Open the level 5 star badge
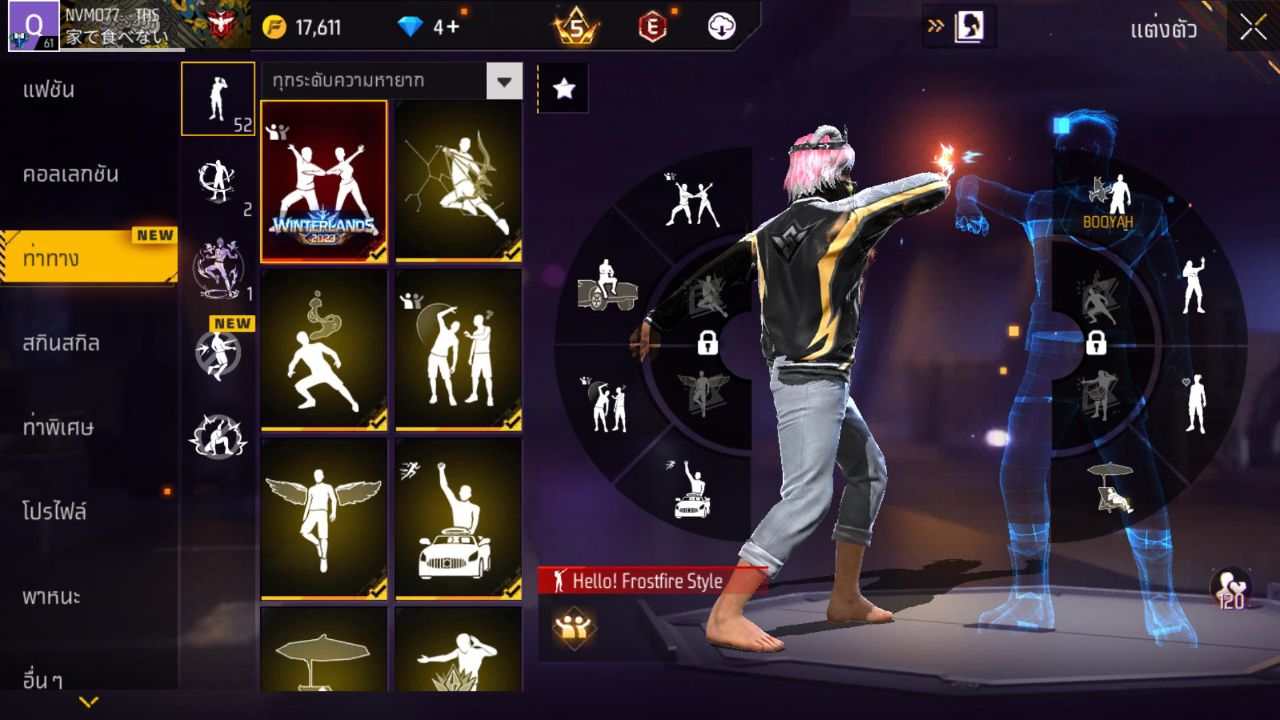This screenshot has height=720, width=1280. pos(577,27)
